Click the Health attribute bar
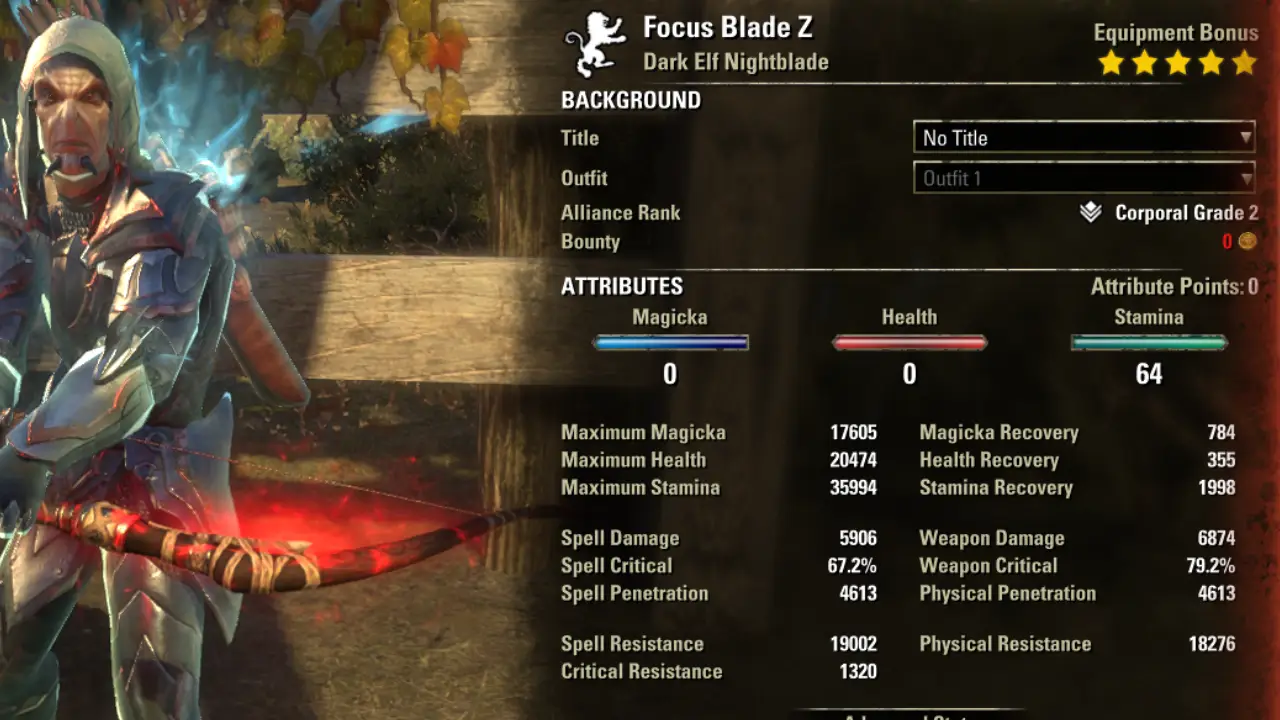The height and width of the screenshot is (720, 1280). [909, 342]
